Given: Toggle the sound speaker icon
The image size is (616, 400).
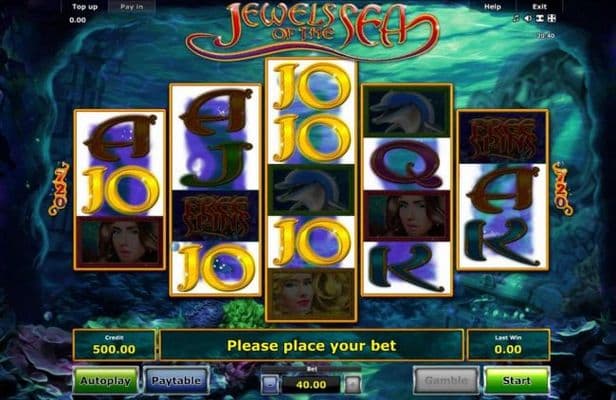Looking at the screenshot, I should (527, 18).
